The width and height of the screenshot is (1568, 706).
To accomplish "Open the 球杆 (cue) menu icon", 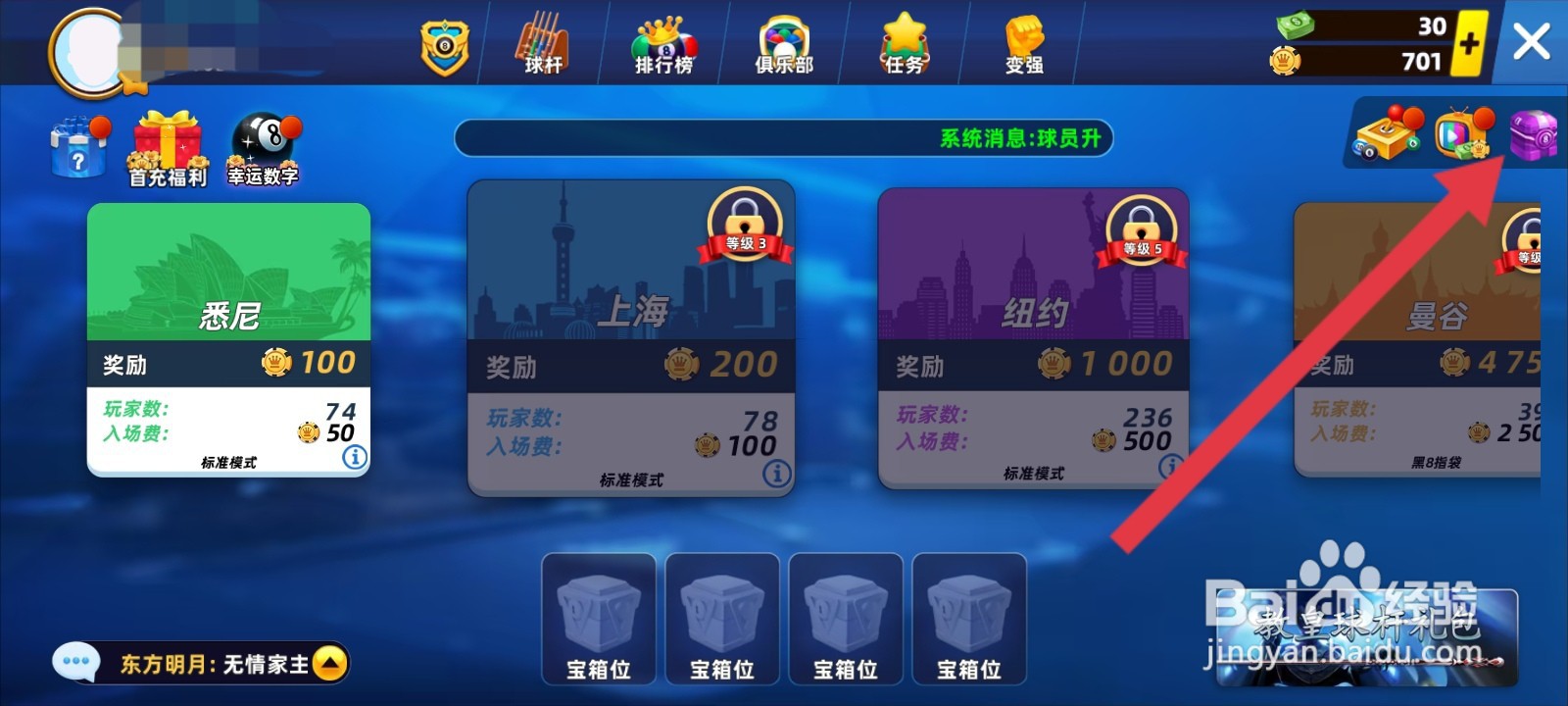I will point(543,42).
